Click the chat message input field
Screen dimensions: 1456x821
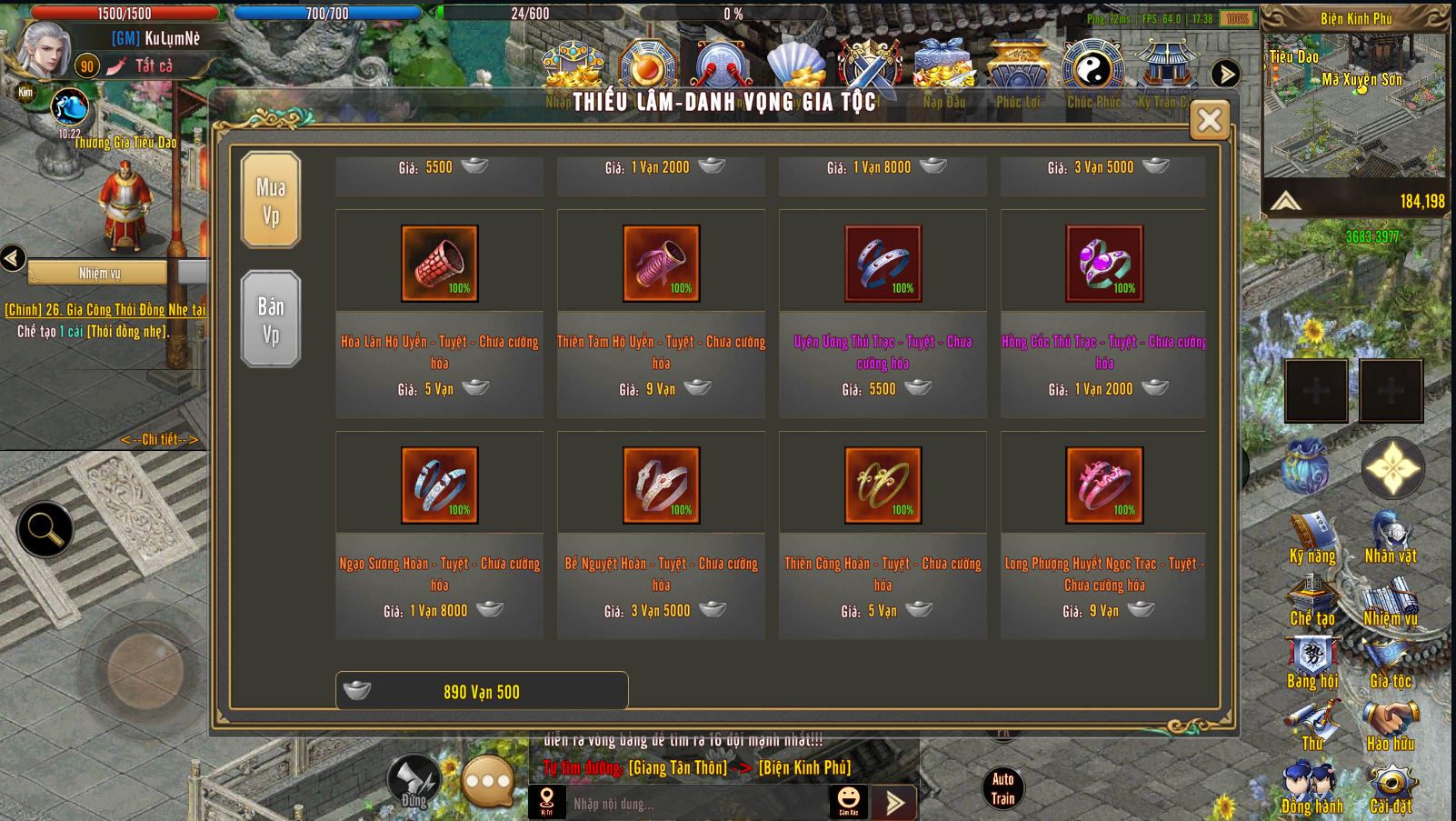point(695,804)
